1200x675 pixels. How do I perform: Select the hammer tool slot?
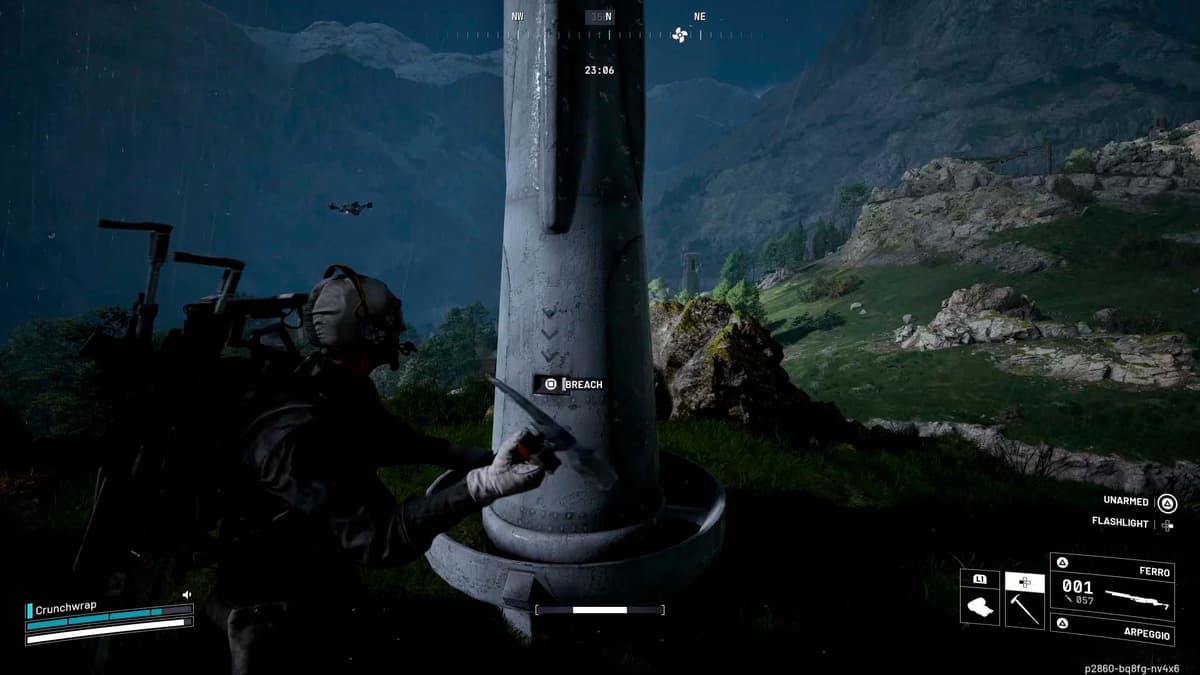[x=1024, y=602]
